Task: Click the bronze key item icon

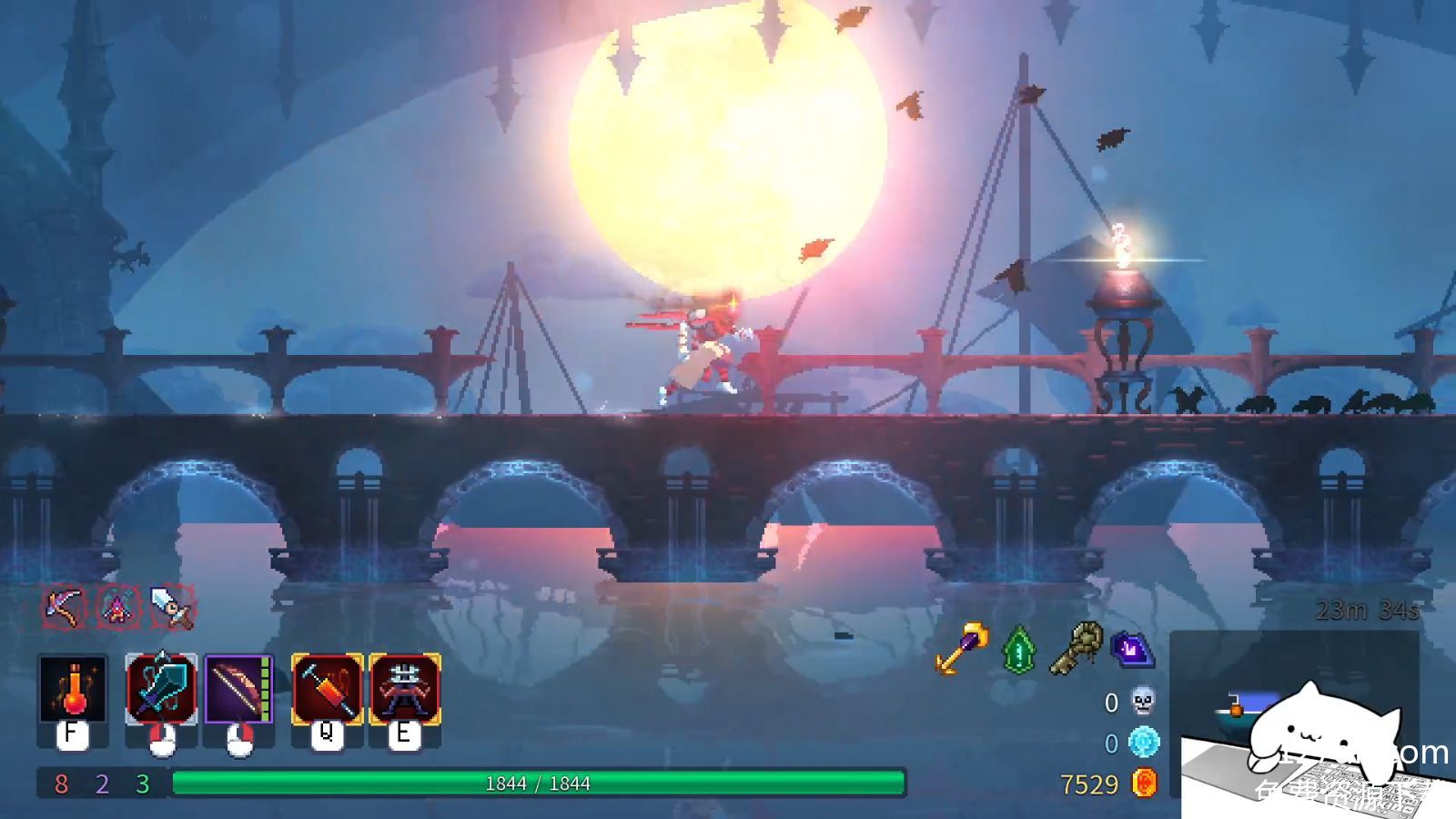Action: pos(1077,648)
